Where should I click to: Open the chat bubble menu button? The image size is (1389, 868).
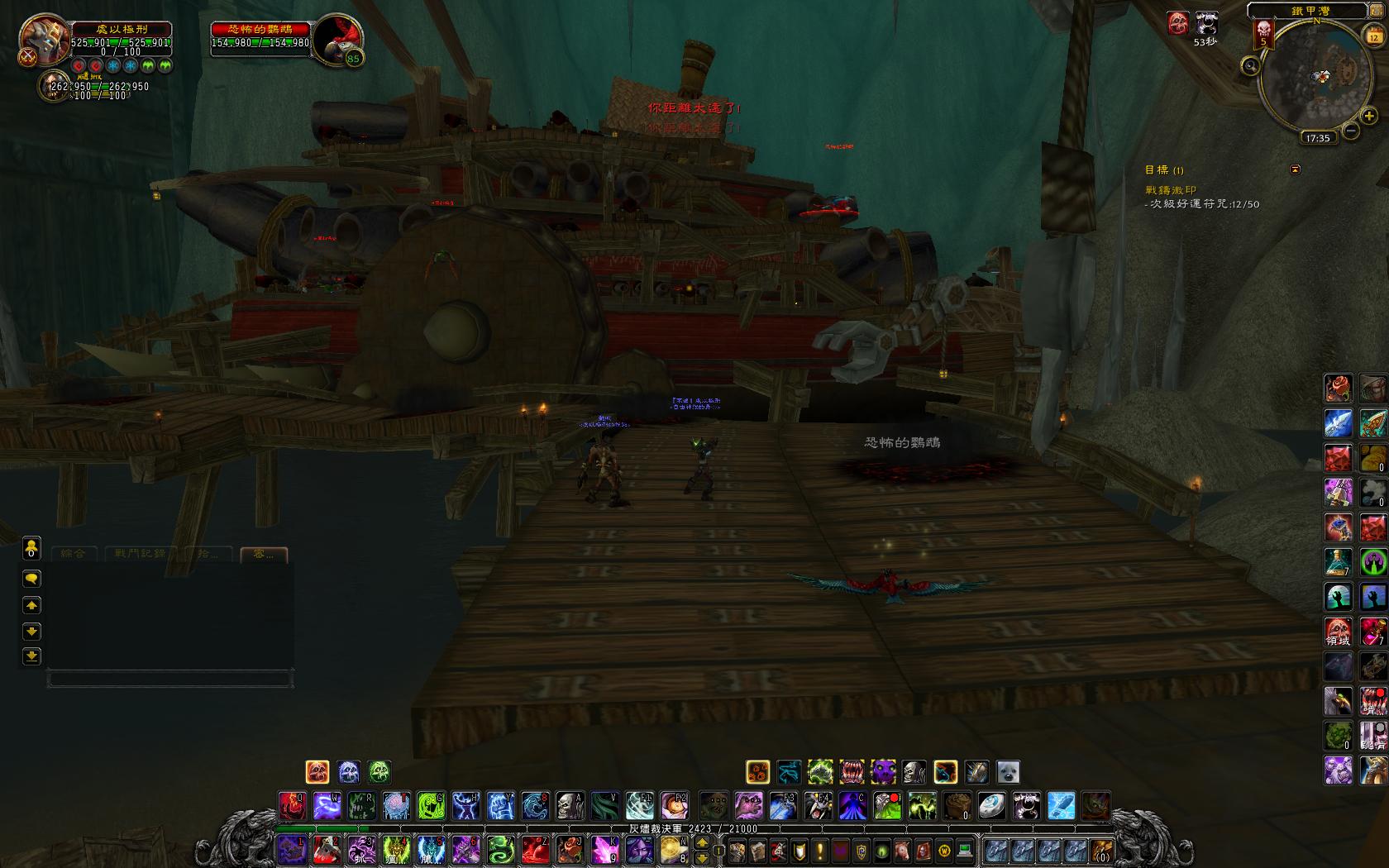point(31,578)
